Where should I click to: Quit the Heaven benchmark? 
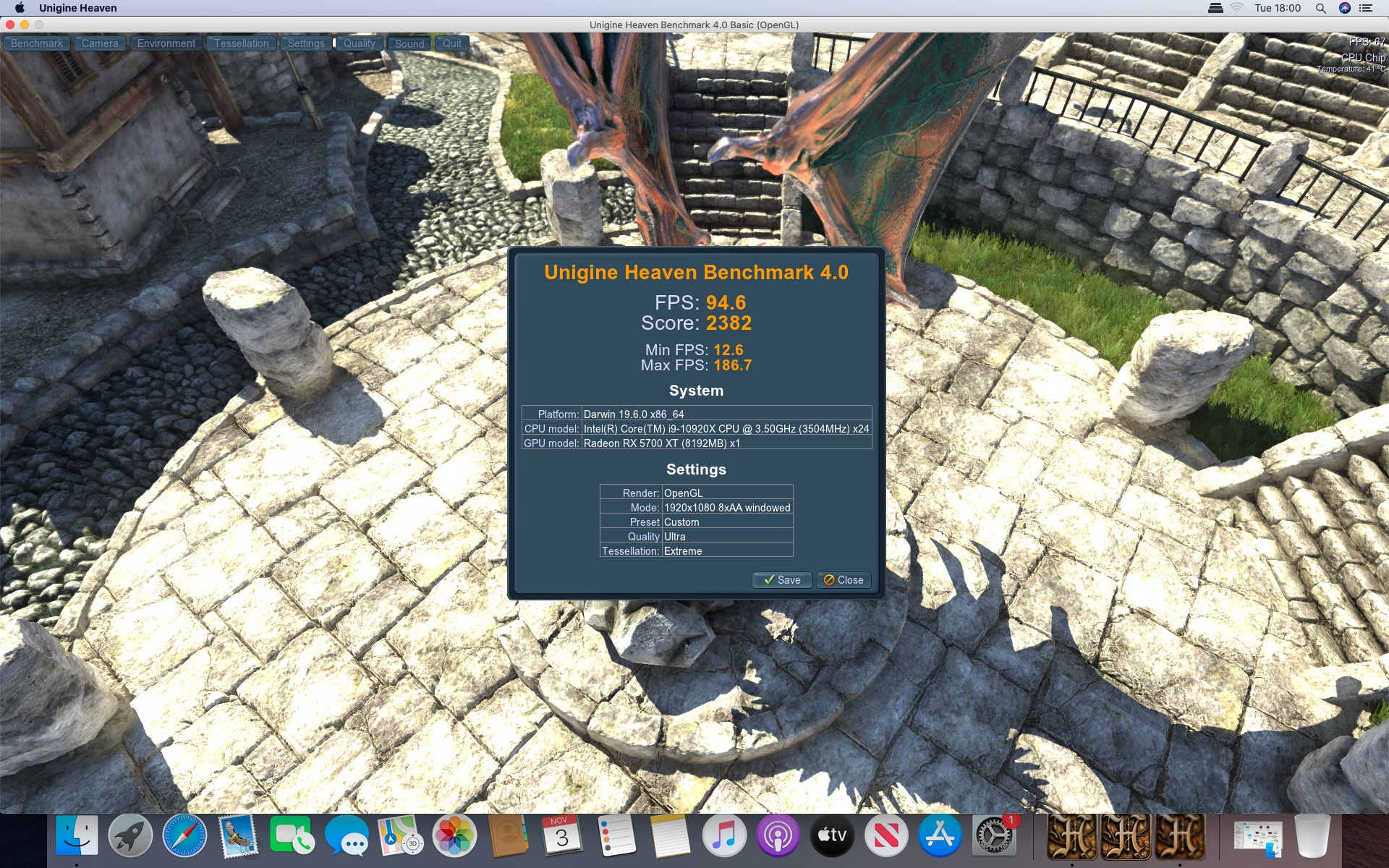tap(452, 43)
